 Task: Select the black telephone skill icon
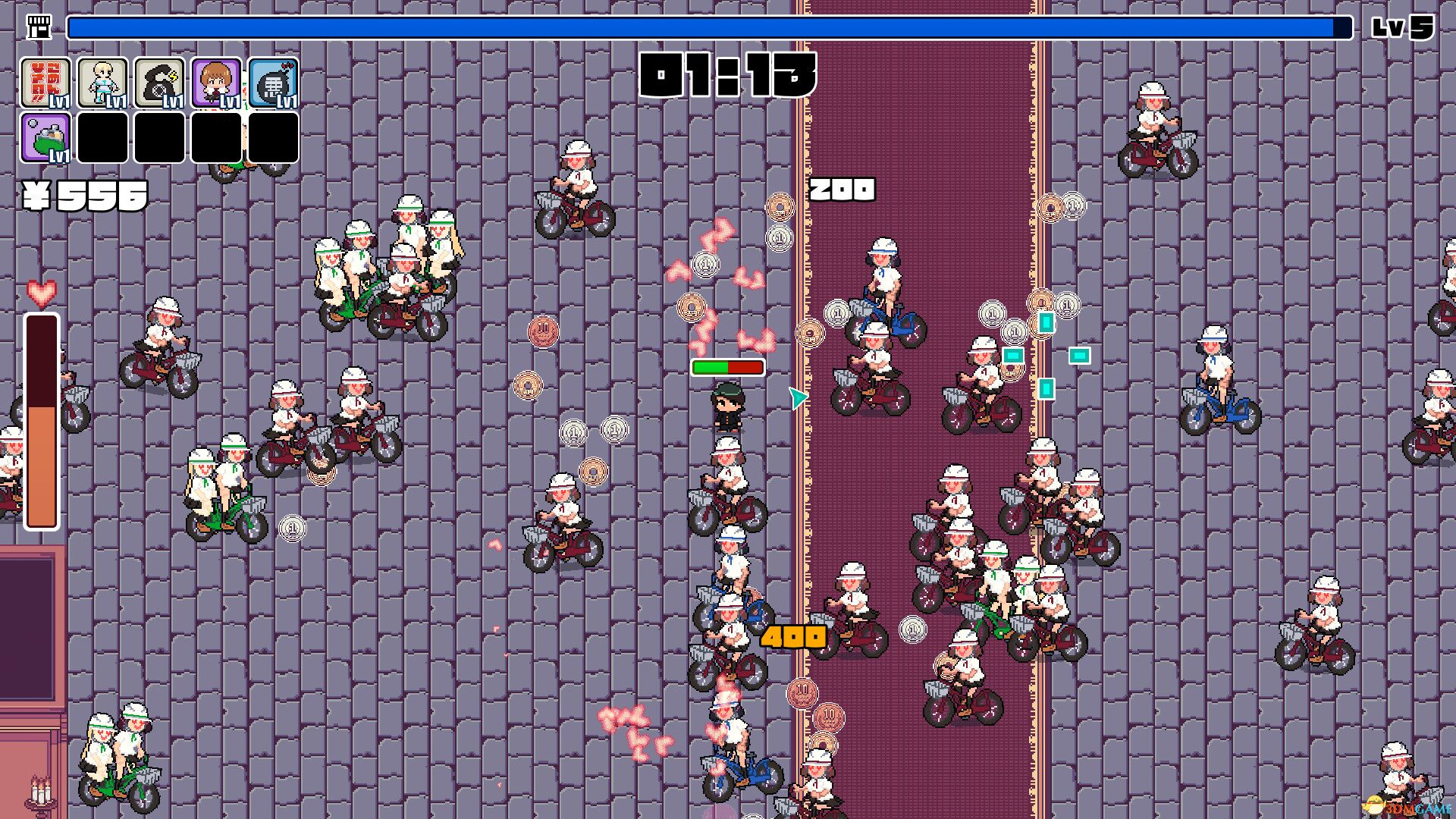click(x=159, y=83)
